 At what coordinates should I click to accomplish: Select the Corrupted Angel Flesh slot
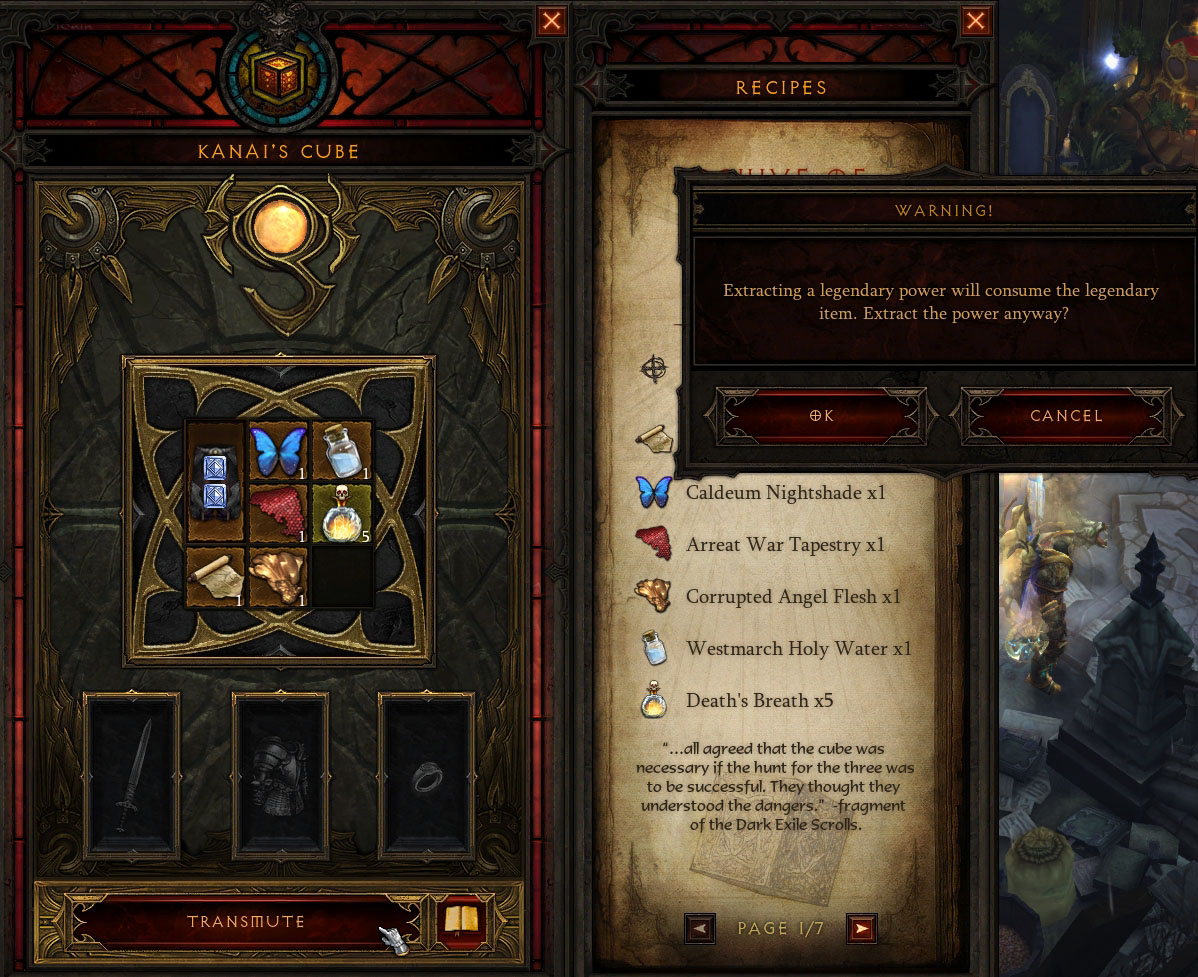(x=279, y=576)
